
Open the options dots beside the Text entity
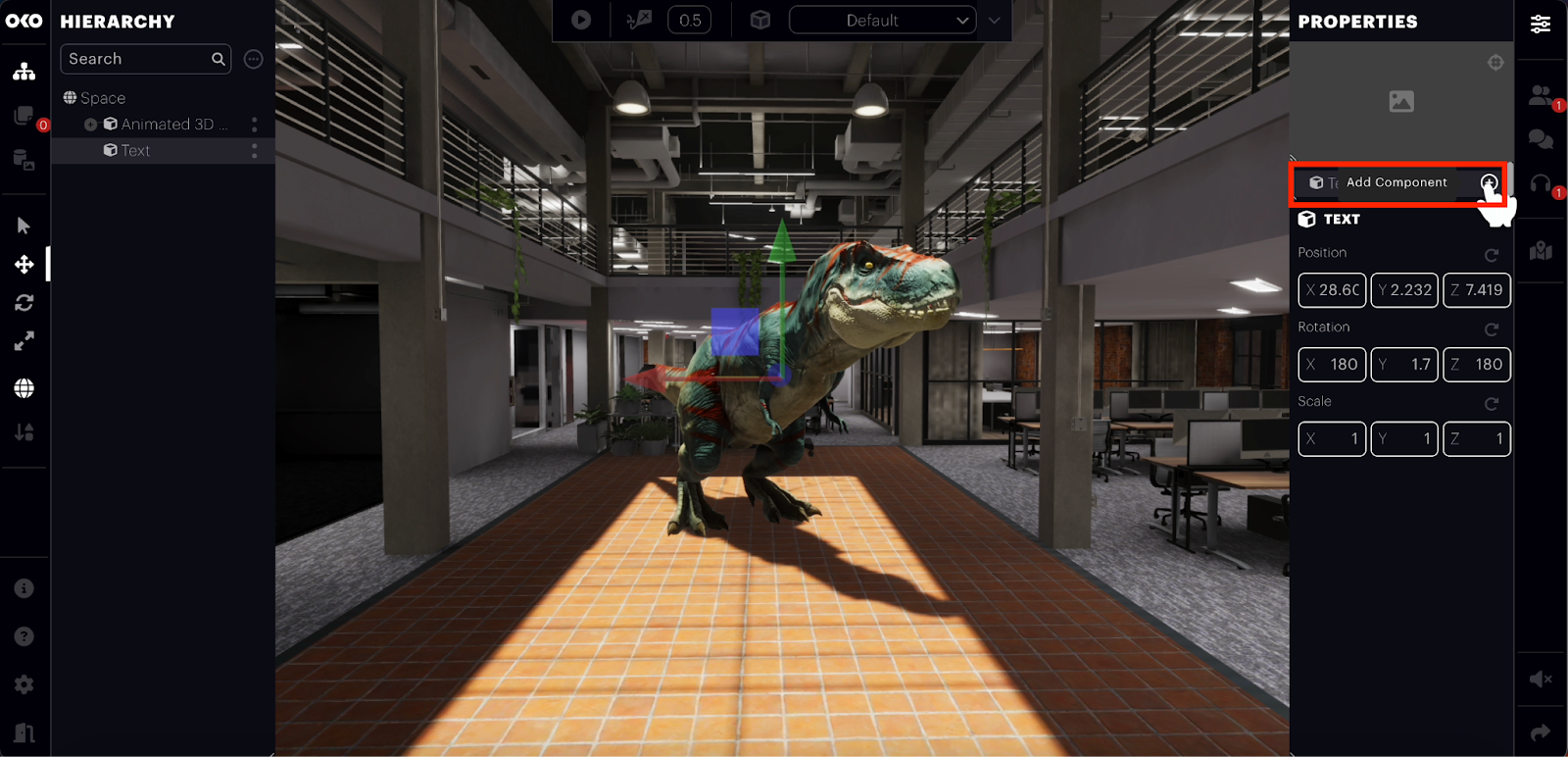click(x=255, y=151)
